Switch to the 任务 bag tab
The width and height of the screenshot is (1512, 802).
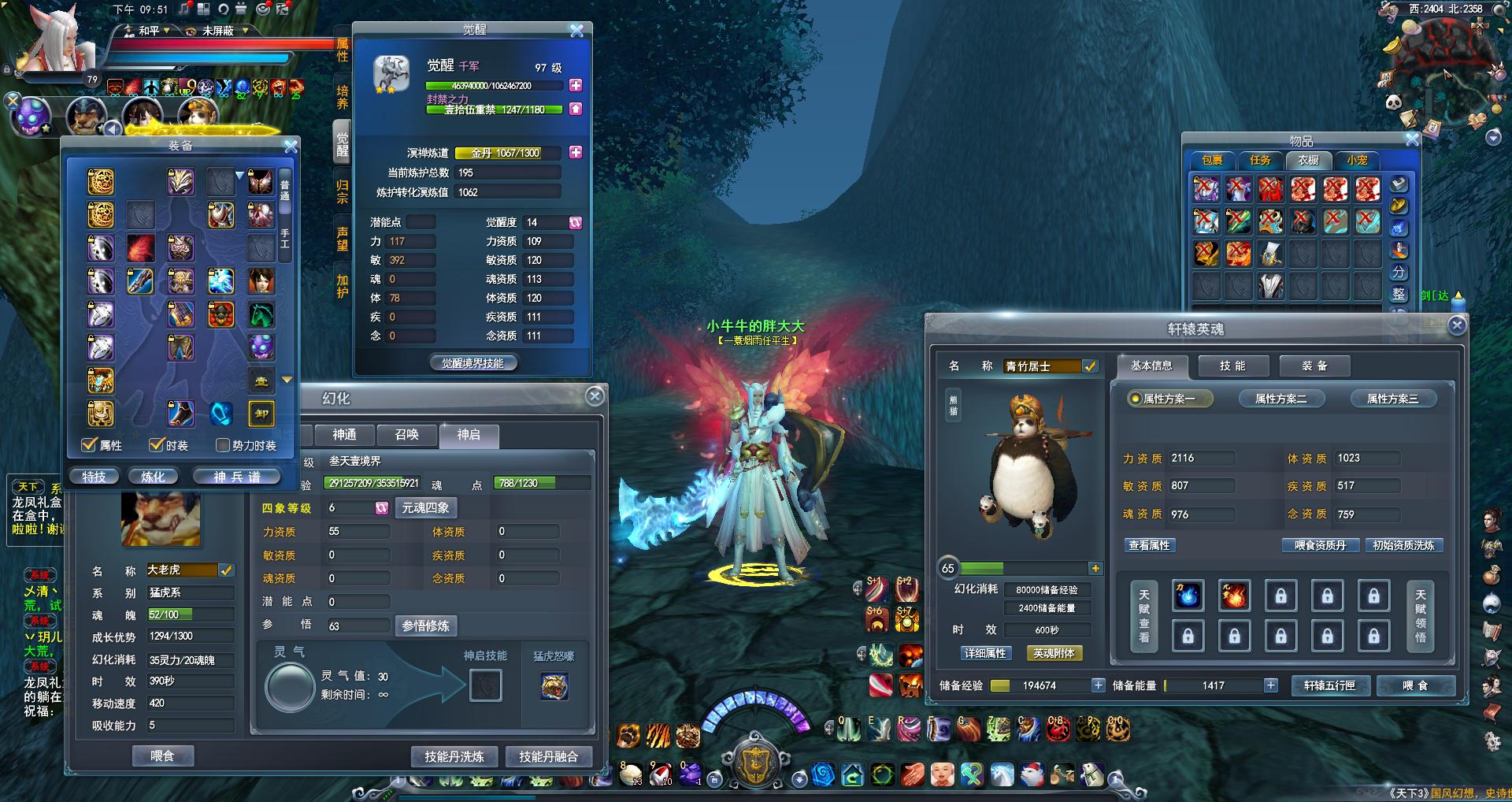1260,160
